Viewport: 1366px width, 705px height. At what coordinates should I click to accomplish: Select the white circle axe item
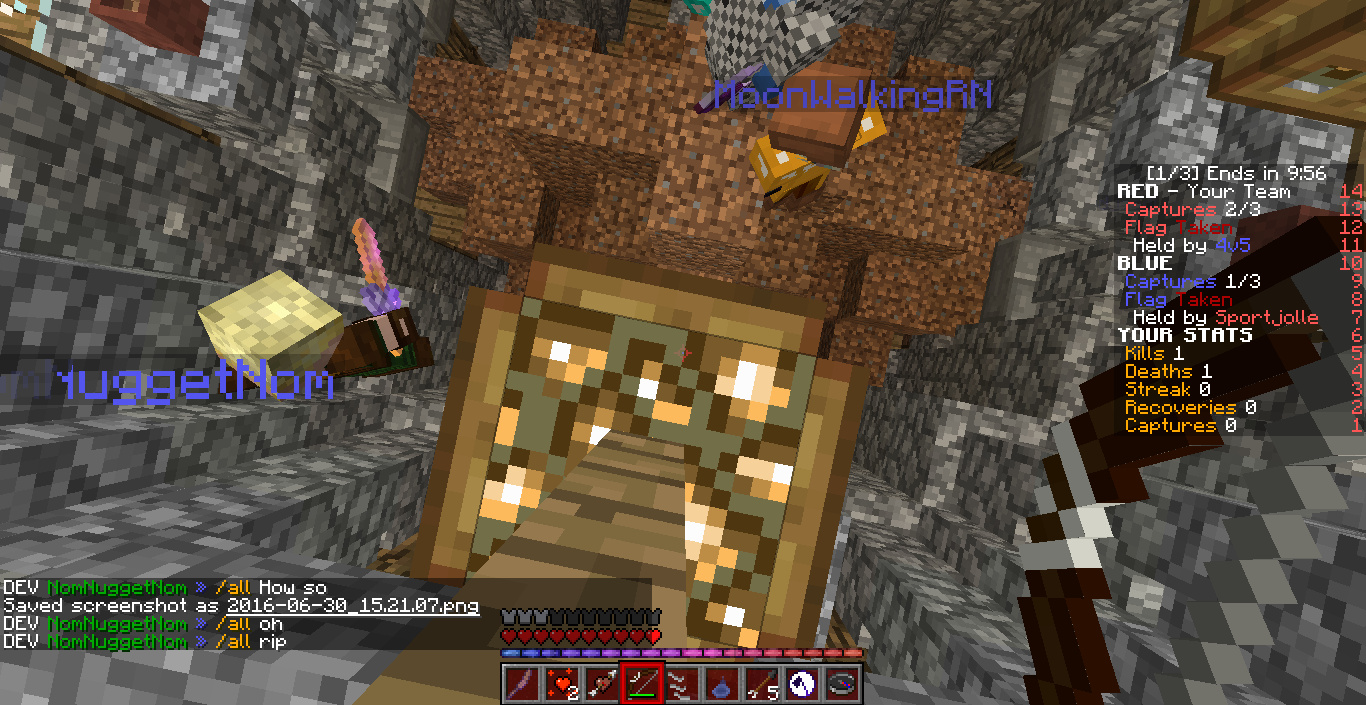pos(800,683)
